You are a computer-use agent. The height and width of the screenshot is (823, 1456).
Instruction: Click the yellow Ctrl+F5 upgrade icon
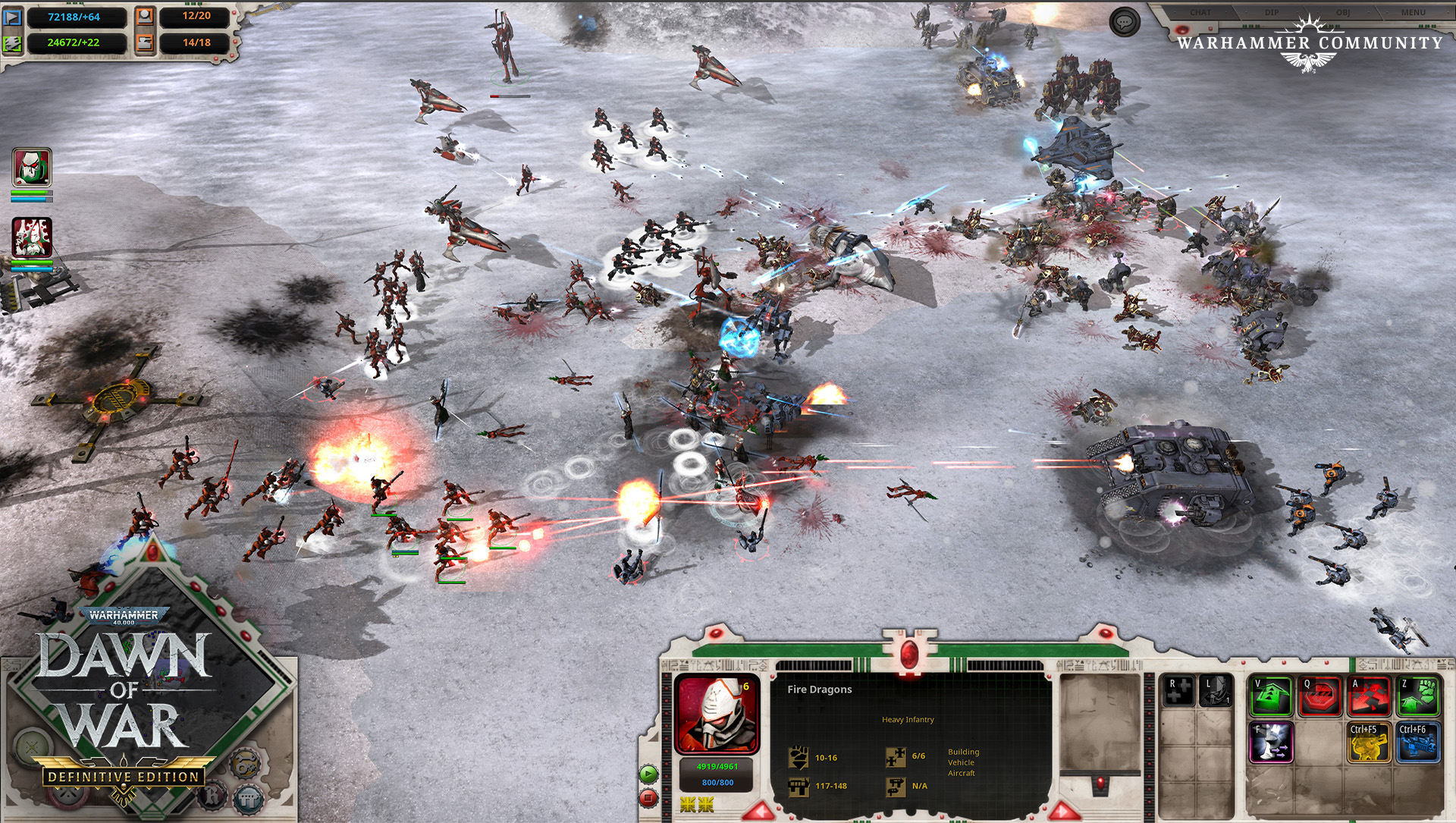click(x=1369, y=742)
